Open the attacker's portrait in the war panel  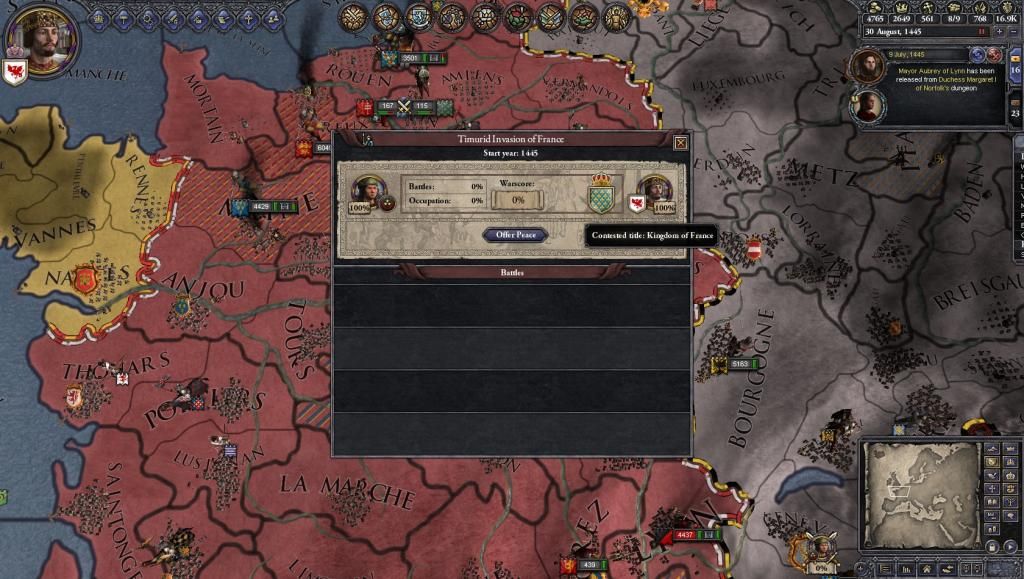(x=367, y=192)
